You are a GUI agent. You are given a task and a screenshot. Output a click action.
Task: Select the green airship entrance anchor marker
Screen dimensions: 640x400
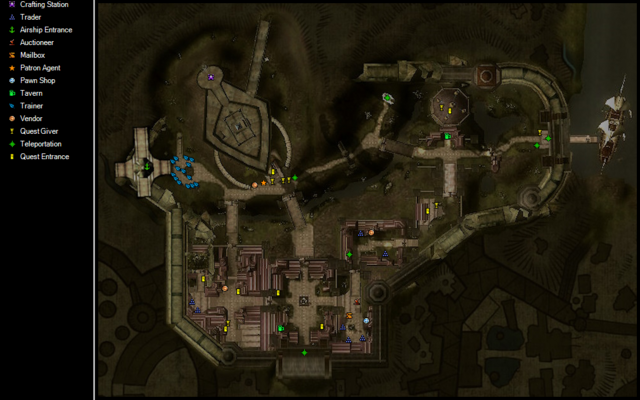[147, 167]
